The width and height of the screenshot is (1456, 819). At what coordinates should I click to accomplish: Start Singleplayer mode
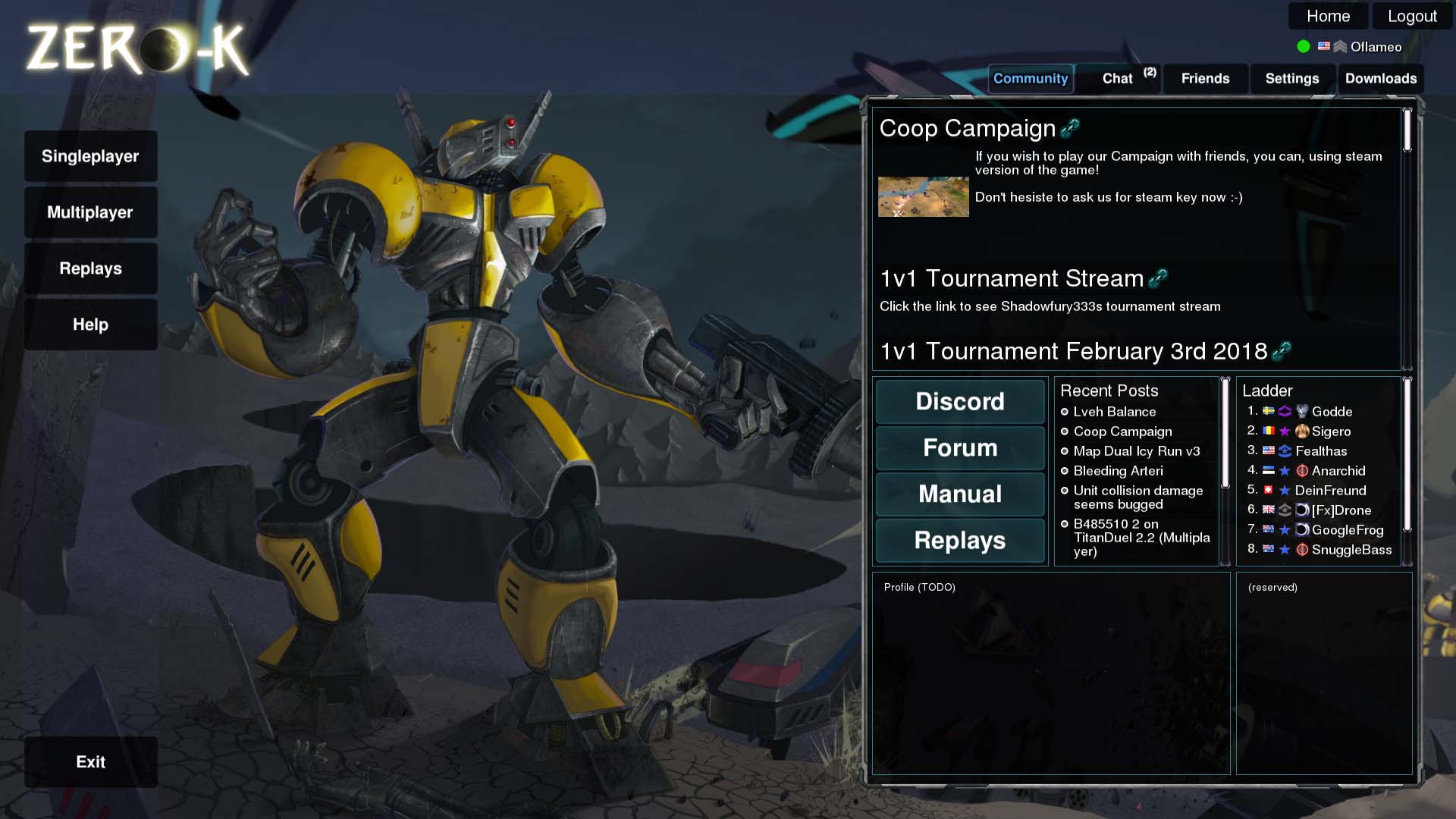point(91,156)
